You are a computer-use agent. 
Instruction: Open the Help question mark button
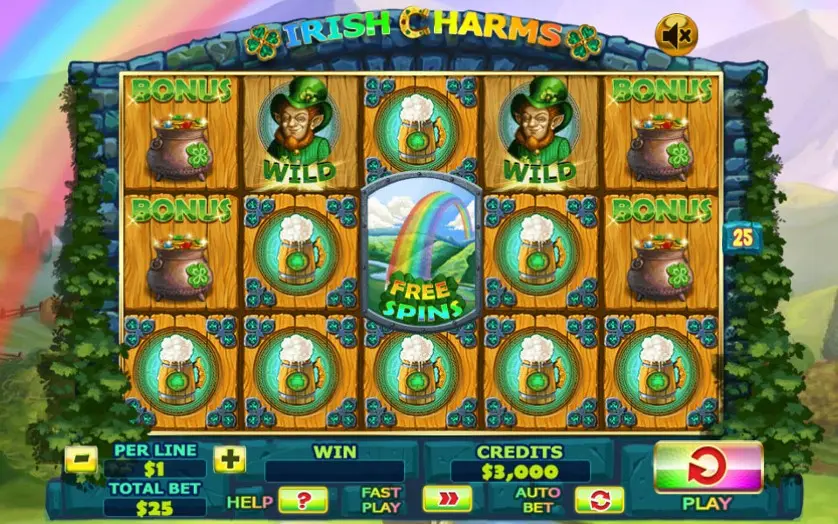pos(302,500)
